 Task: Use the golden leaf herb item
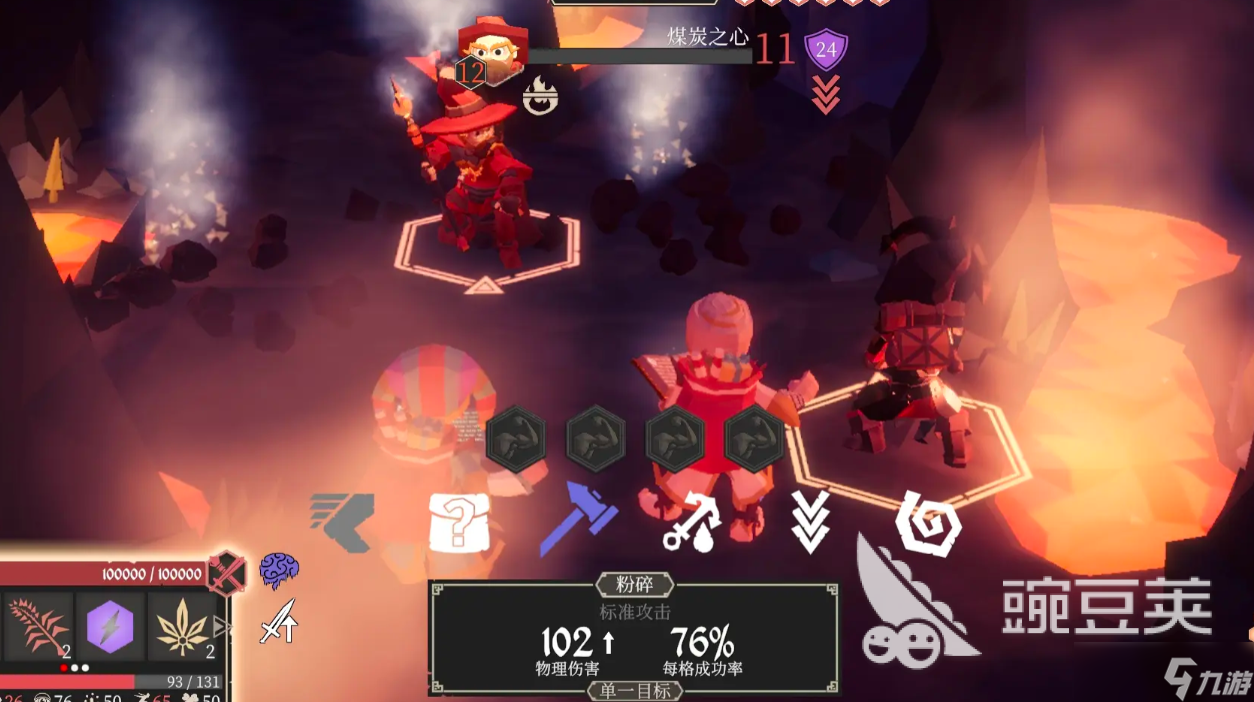pyautogui.click(x=183, y=627)
